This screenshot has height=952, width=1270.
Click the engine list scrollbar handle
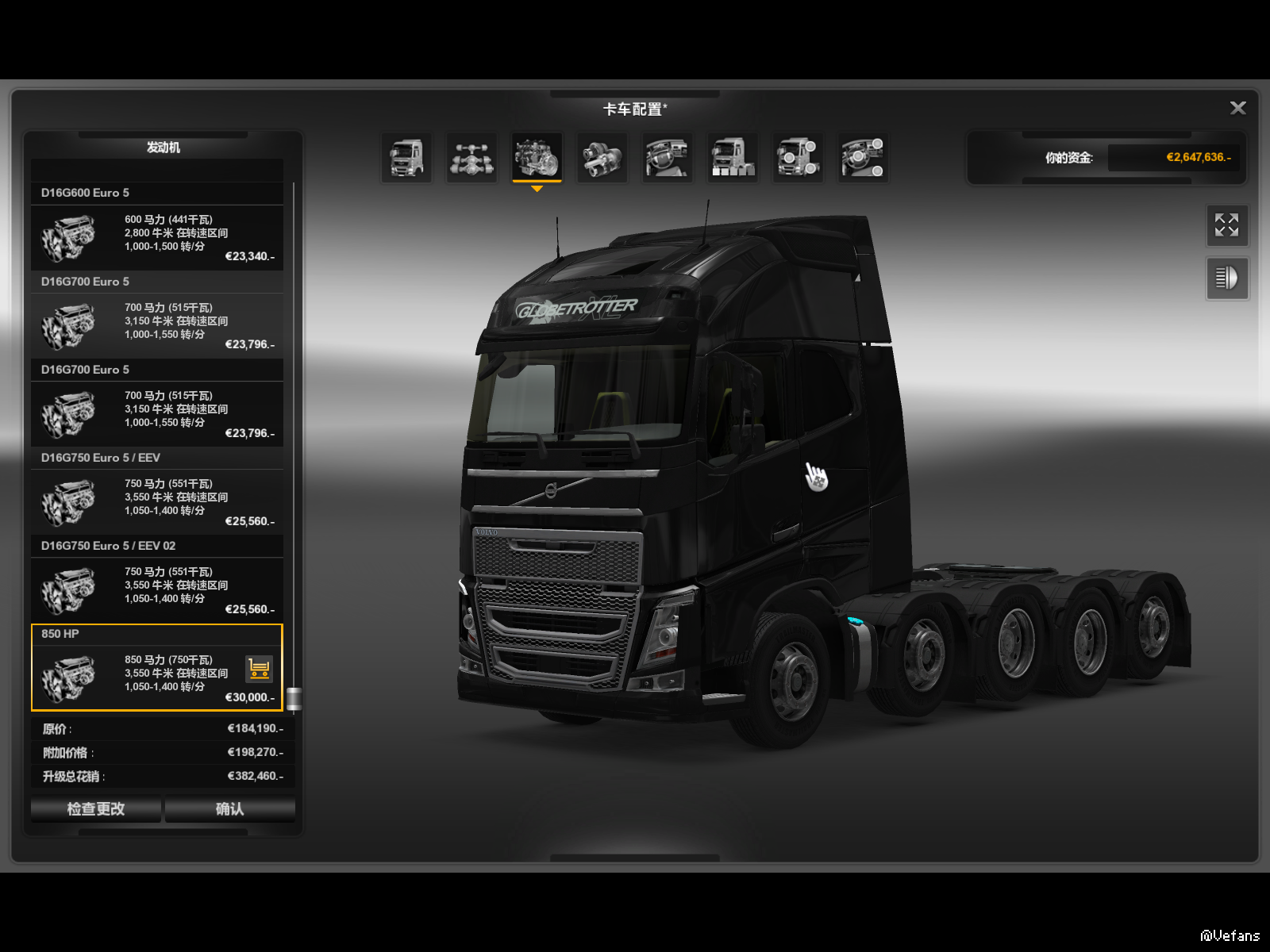(294, 698)
